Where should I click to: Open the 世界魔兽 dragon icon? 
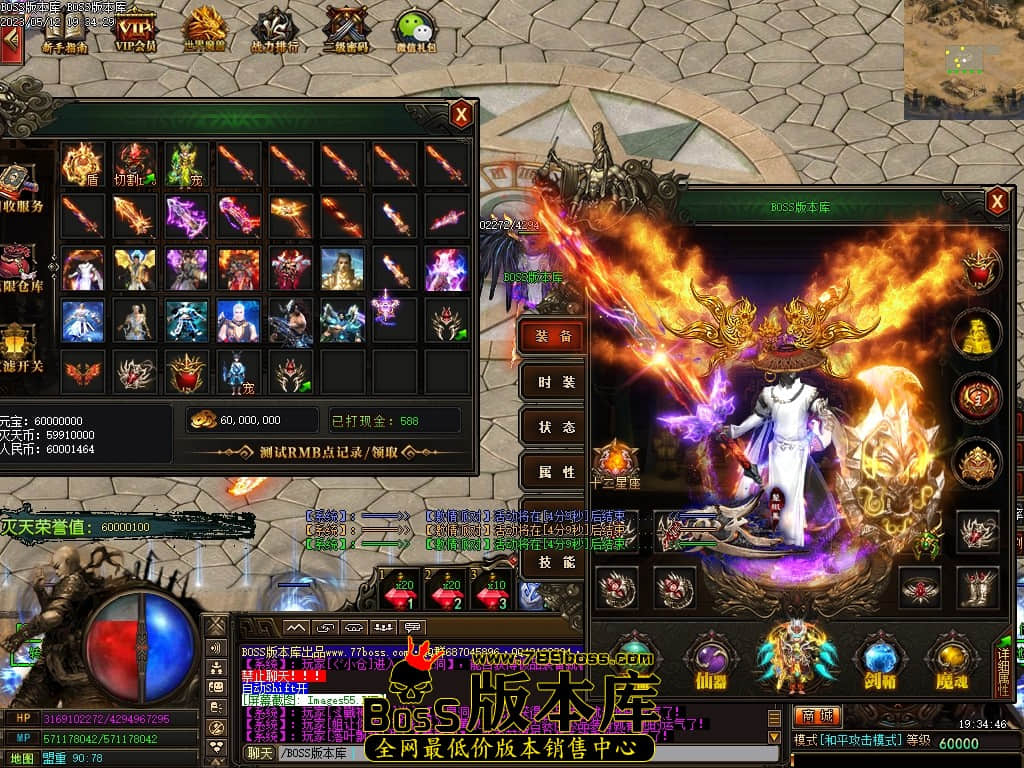[x=205, y=30]
